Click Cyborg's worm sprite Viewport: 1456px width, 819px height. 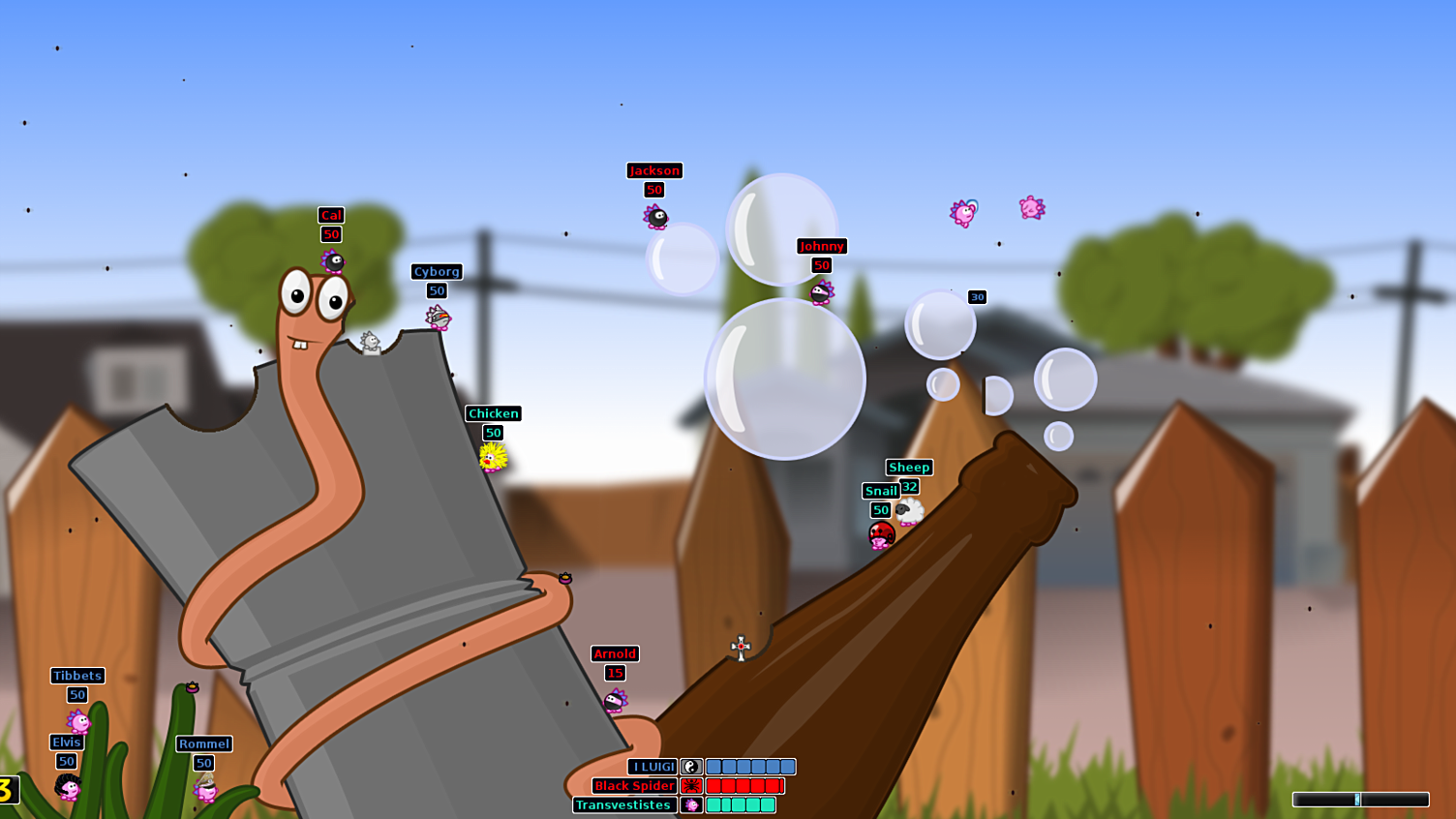coord(438,318)
